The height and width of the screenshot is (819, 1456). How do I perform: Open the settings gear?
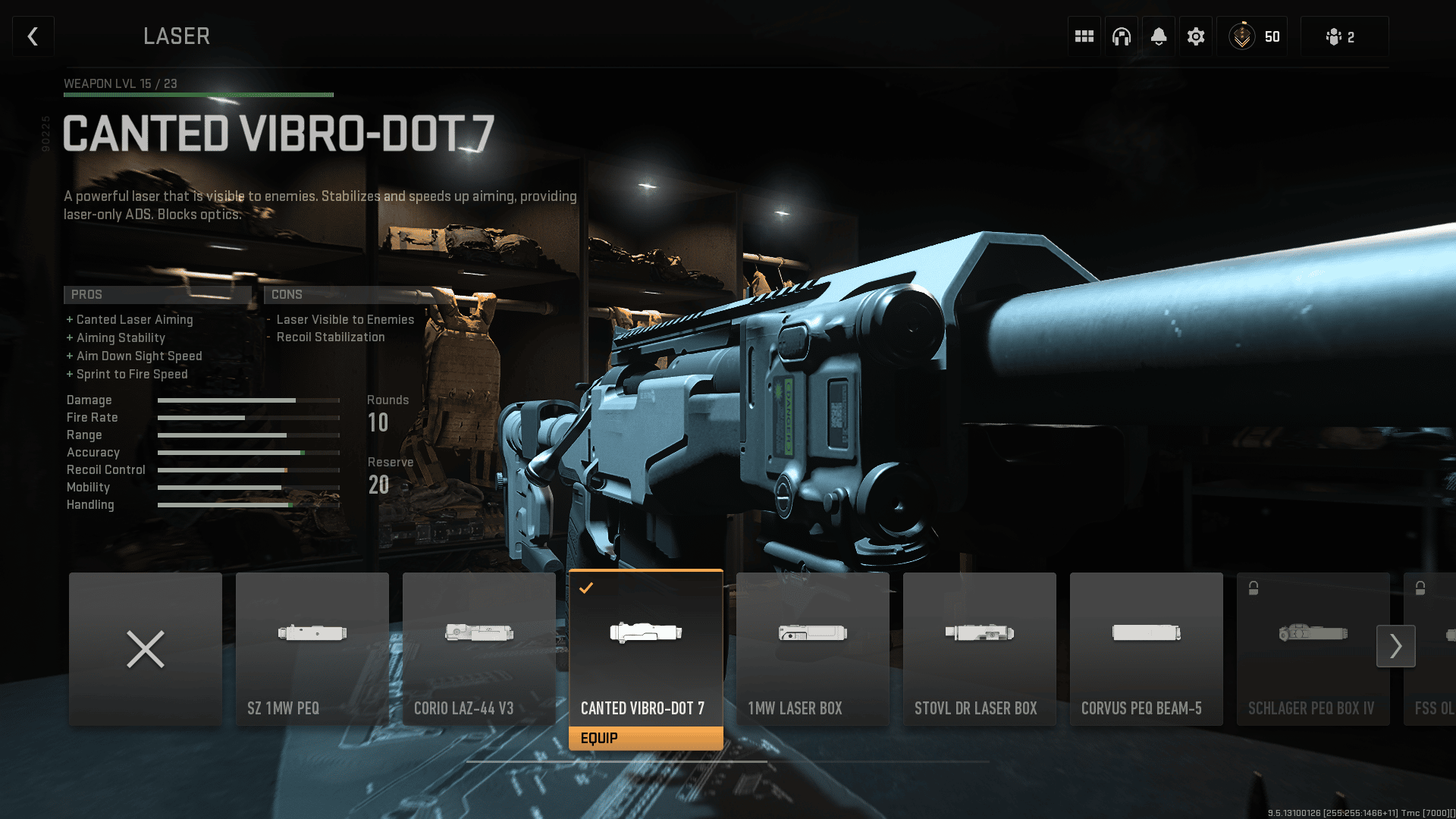pyautogui.click(x=1196, y=36)
